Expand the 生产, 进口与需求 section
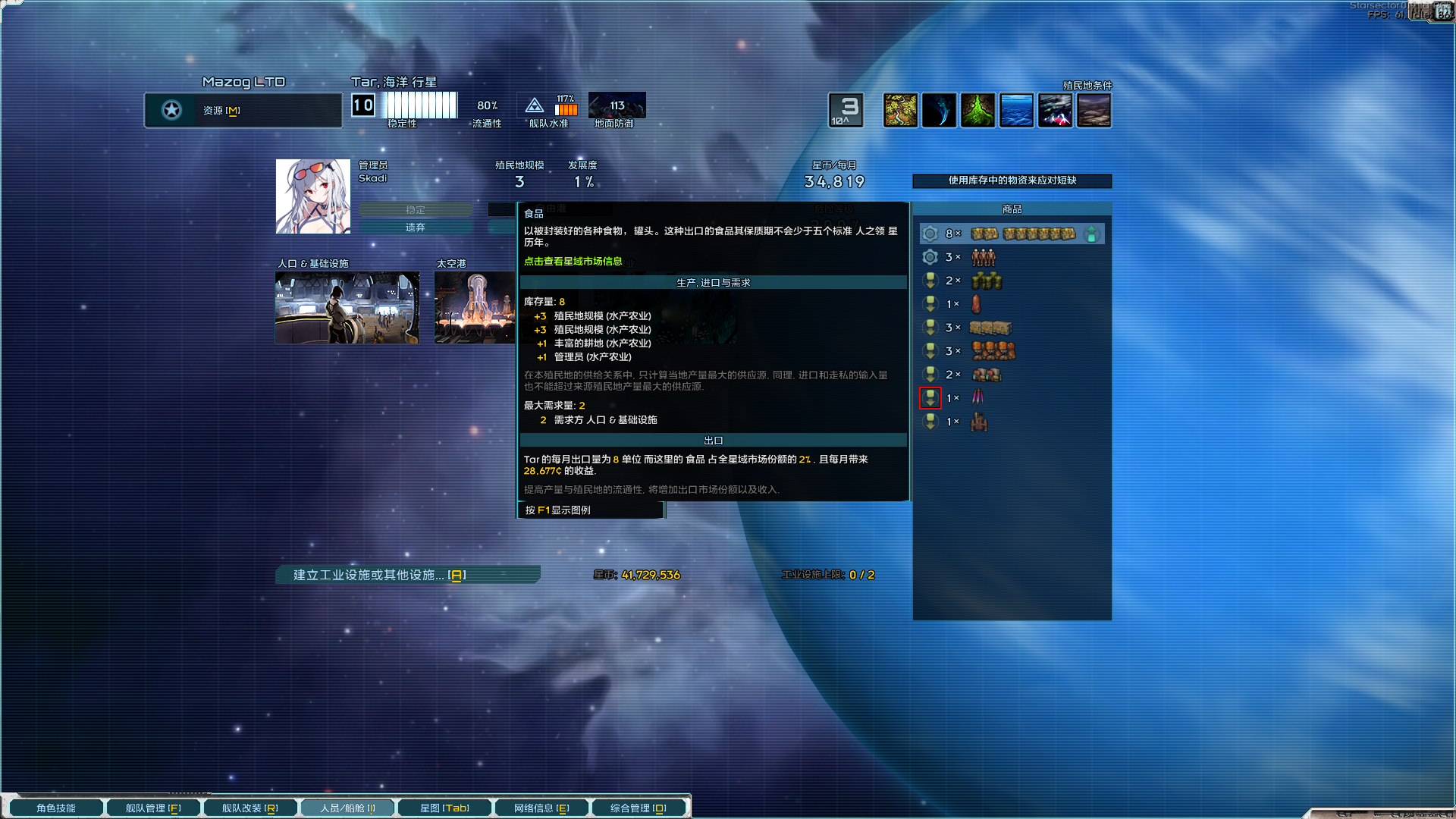 (x=712, y=281)
